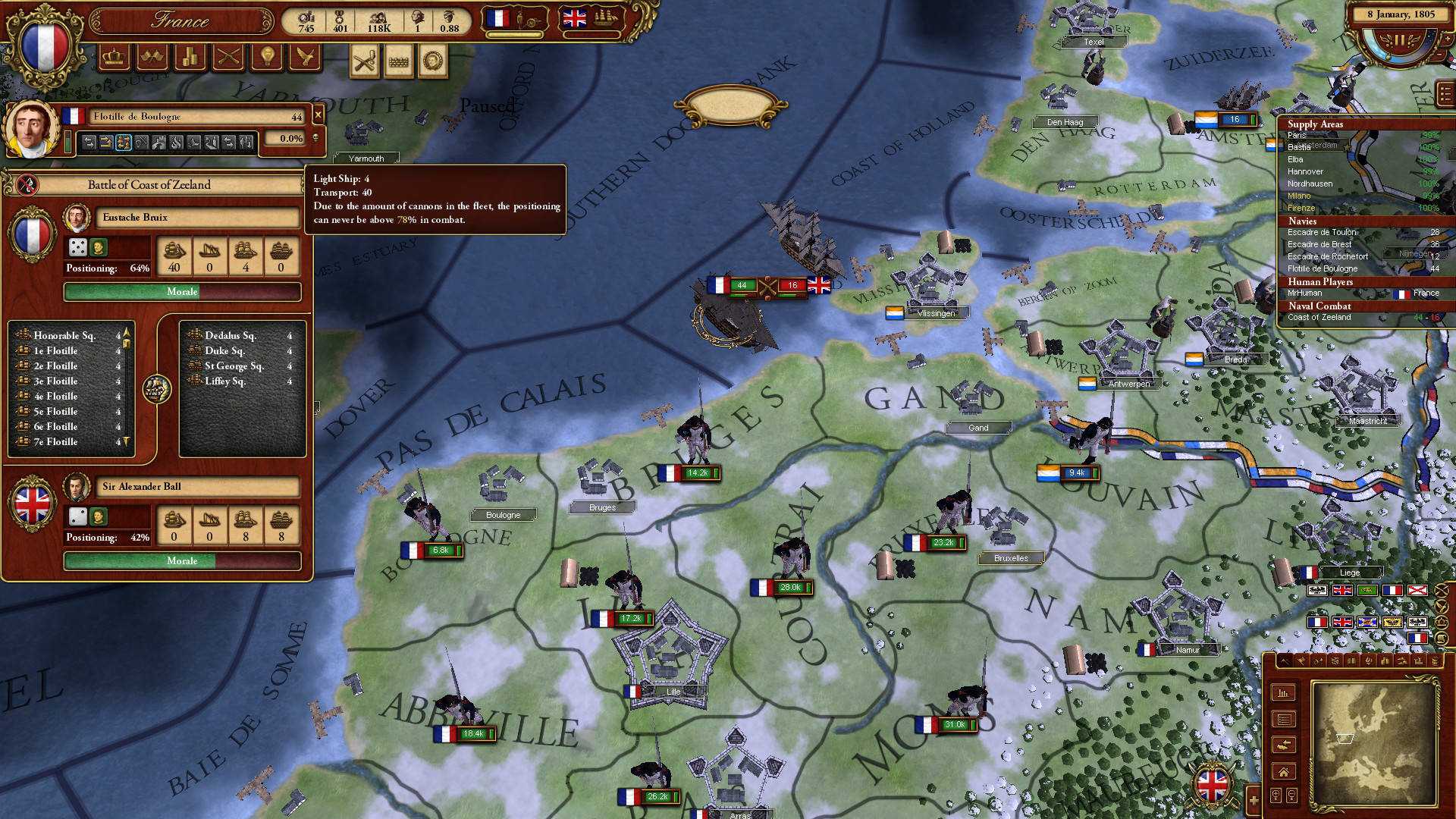The width and height of the screenshot is (1456, 819).
Task: Collapse the Naval Combat section
Action: pos(1319,306)
